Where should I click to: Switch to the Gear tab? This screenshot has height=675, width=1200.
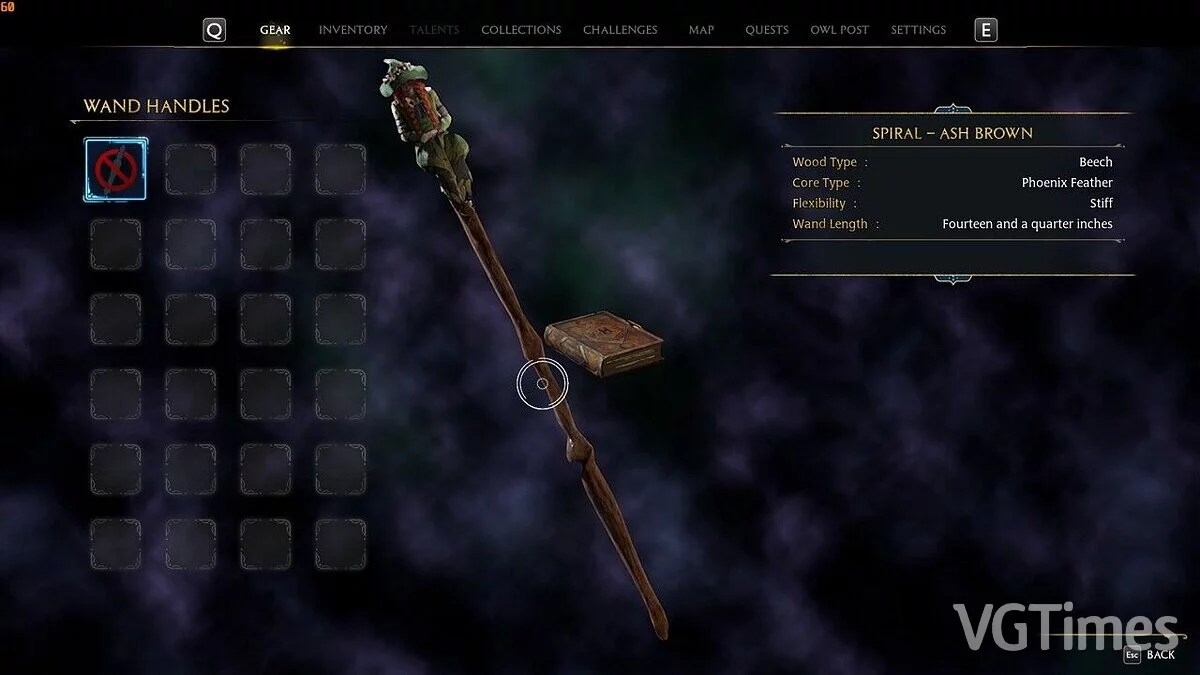click(275, 30)
